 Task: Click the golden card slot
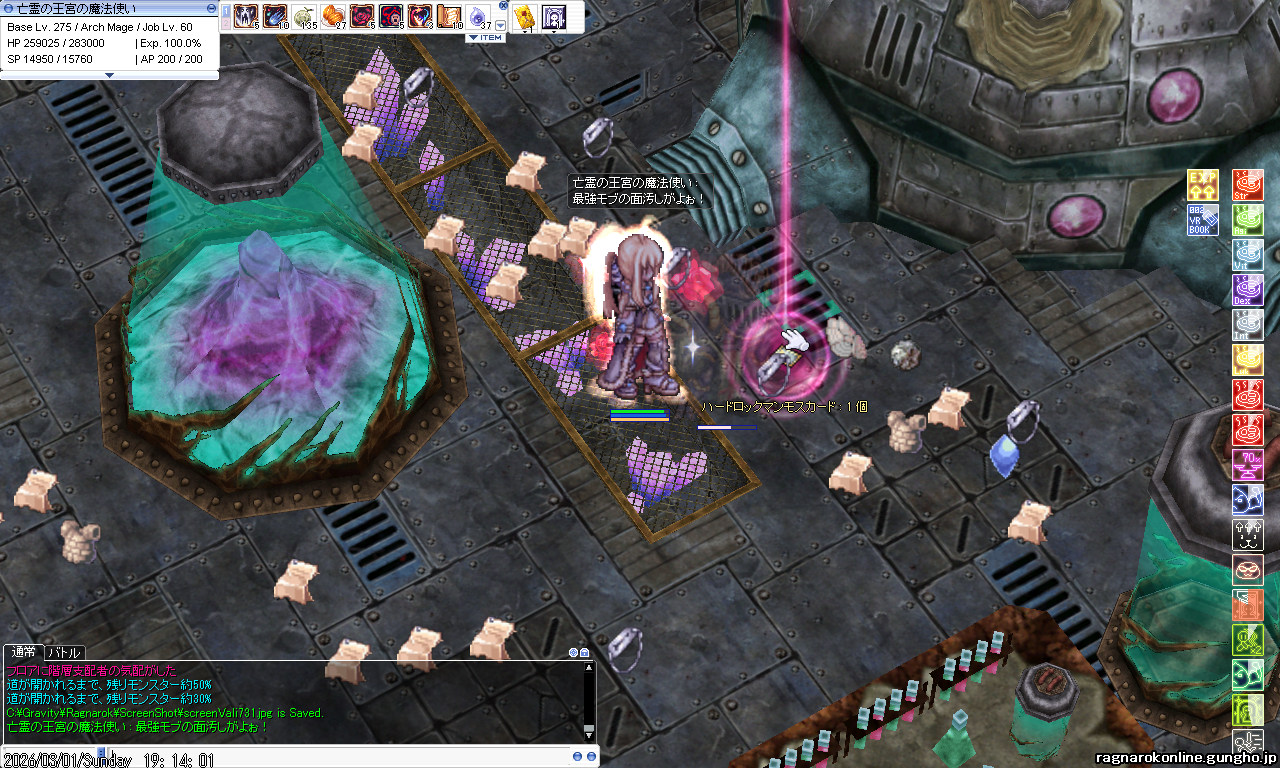524,15
